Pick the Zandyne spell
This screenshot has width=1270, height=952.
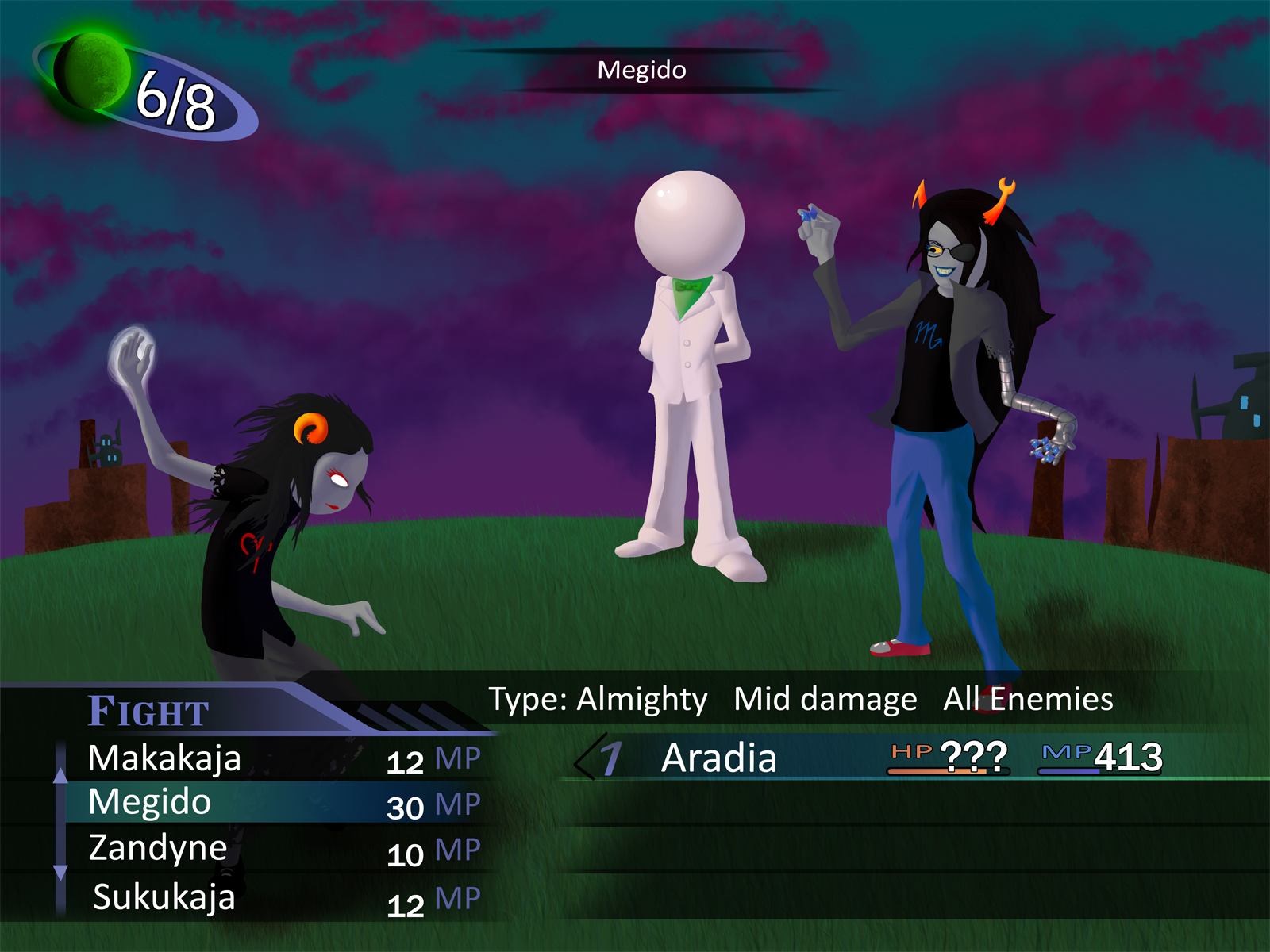[x=159, y=848]
